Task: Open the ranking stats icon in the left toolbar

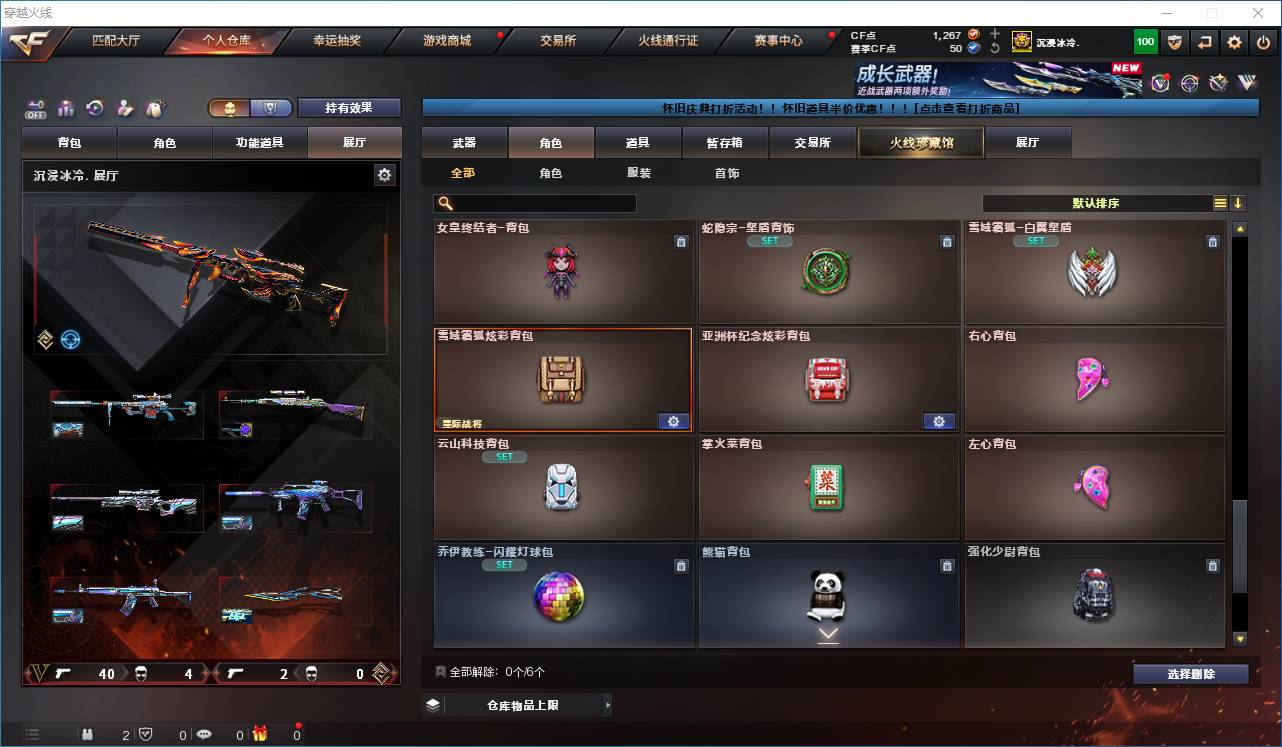Action: pyautogui.click(x=66, y=108)
